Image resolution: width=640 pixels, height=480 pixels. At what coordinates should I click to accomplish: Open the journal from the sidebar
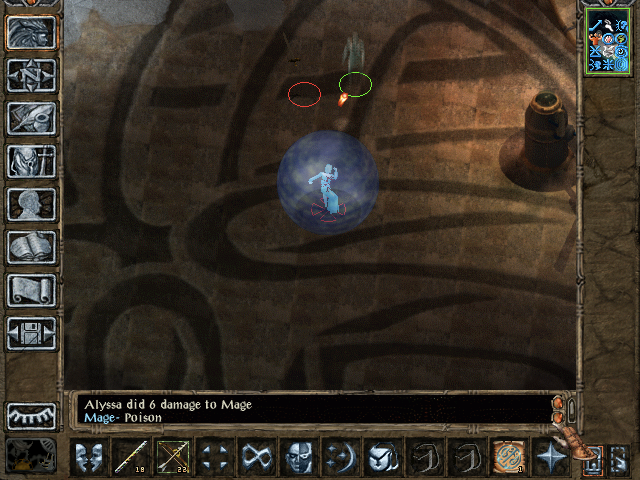pyautogui.click(x=32, y=118)
